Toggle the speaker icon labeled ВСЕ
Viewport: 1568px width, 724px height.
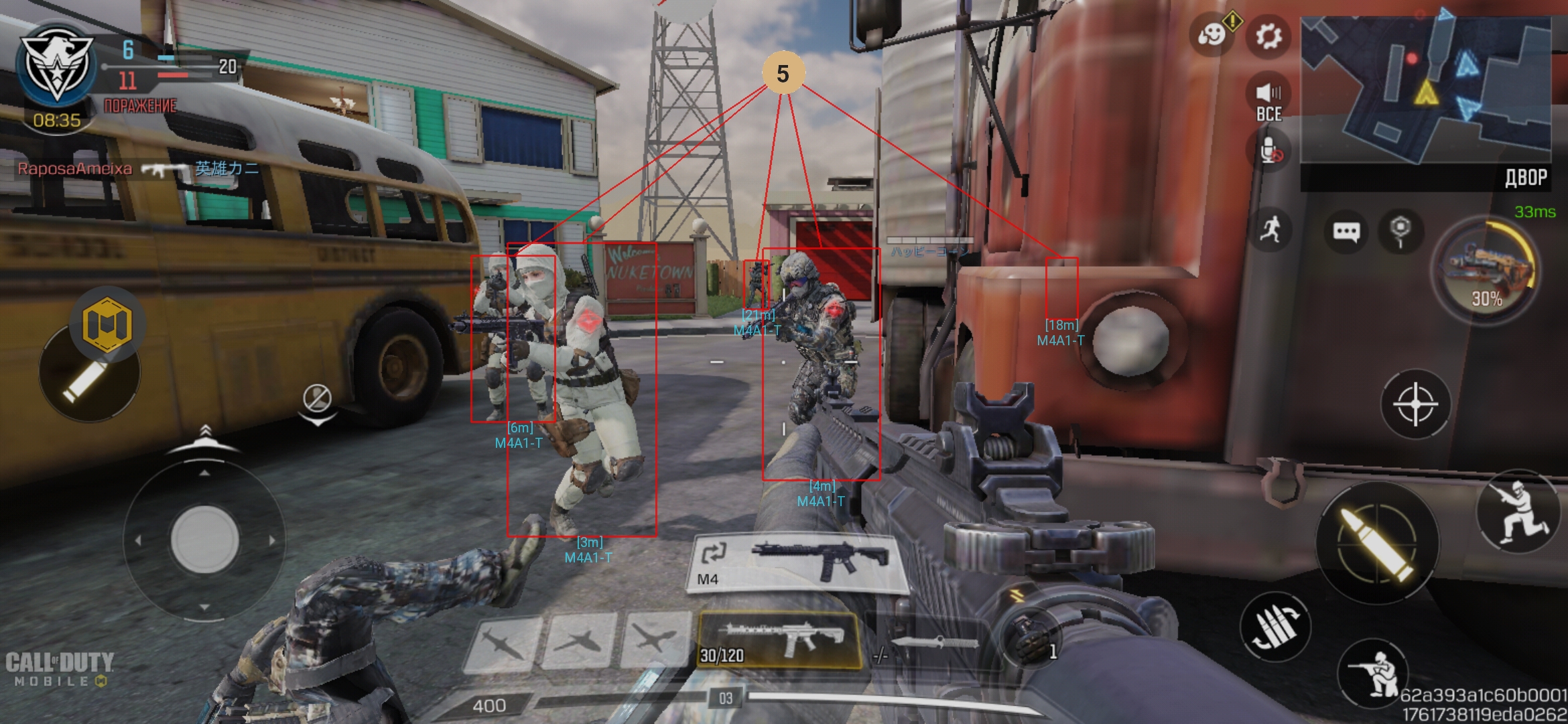(1268, 101)
